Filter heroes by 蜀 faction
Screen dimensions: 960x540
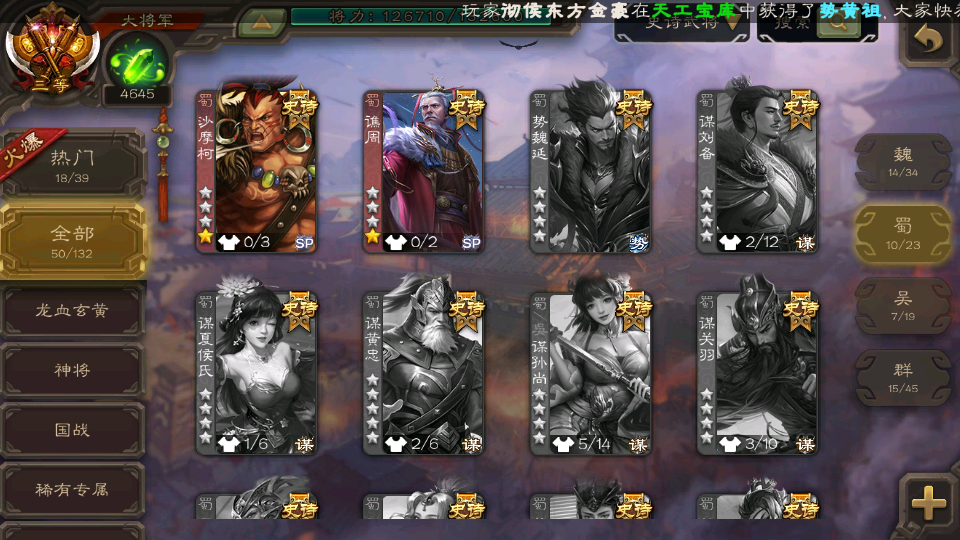[x=902, y=233]
